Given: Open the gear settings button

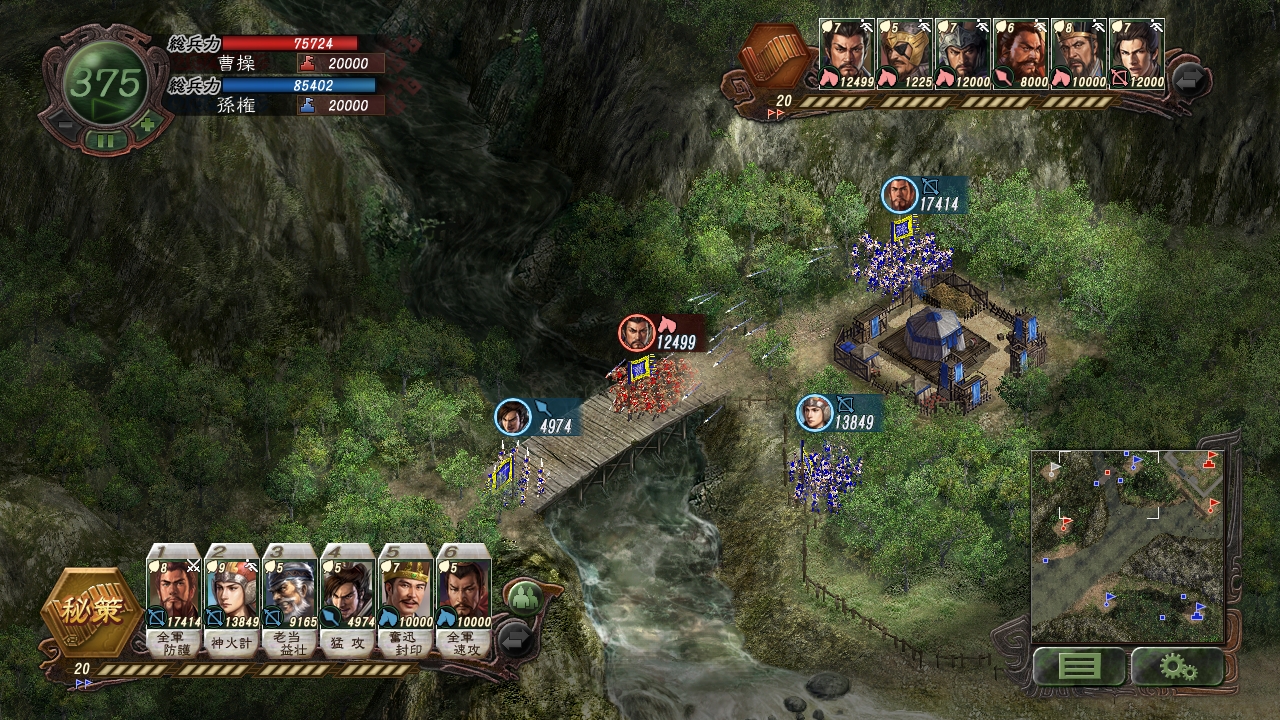Looking at the screenshot, I should pos(1177,666).
